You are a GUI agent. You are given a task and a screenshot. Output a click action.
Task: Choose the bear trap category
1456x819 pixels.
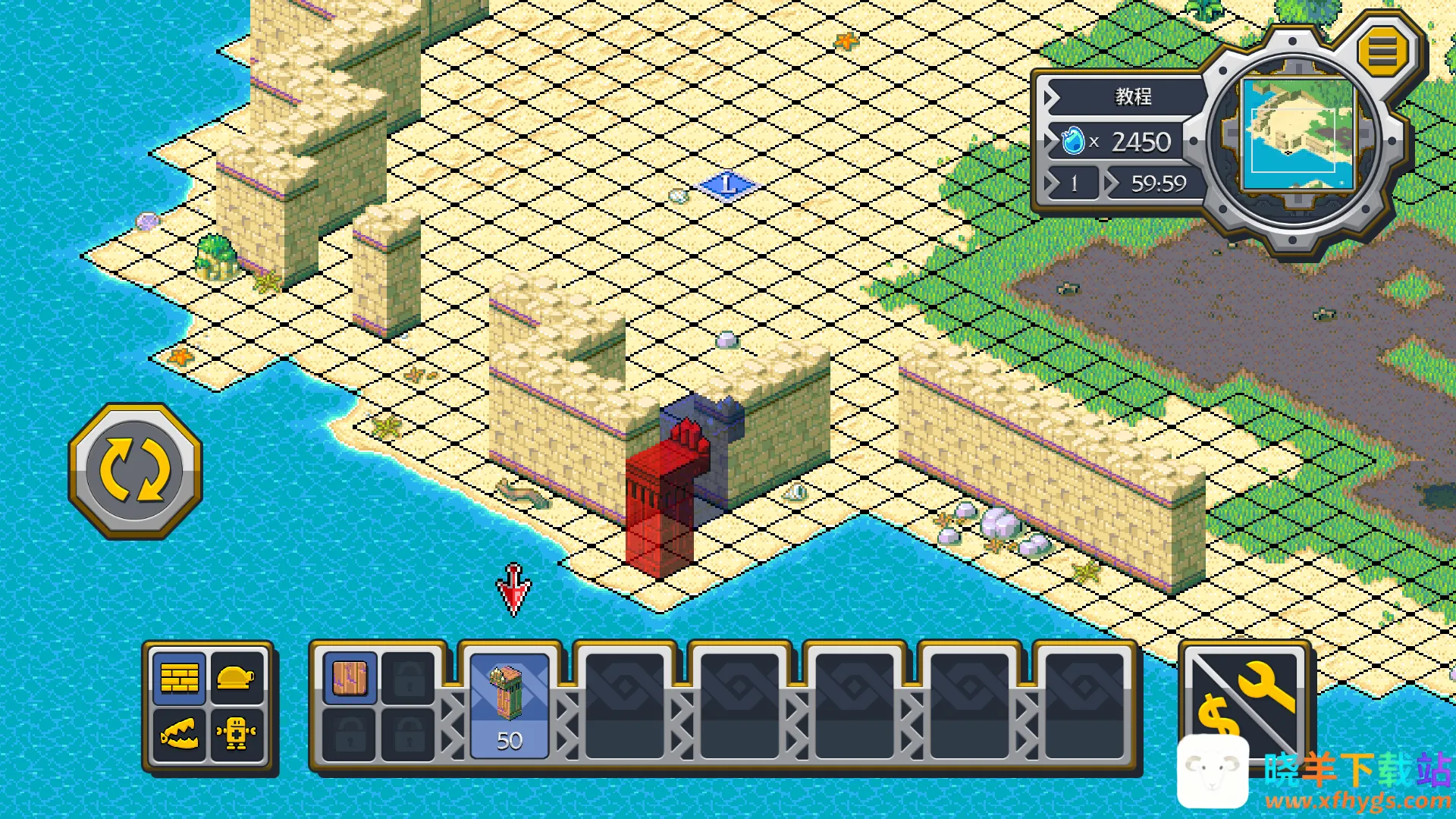tap(180, 734)
